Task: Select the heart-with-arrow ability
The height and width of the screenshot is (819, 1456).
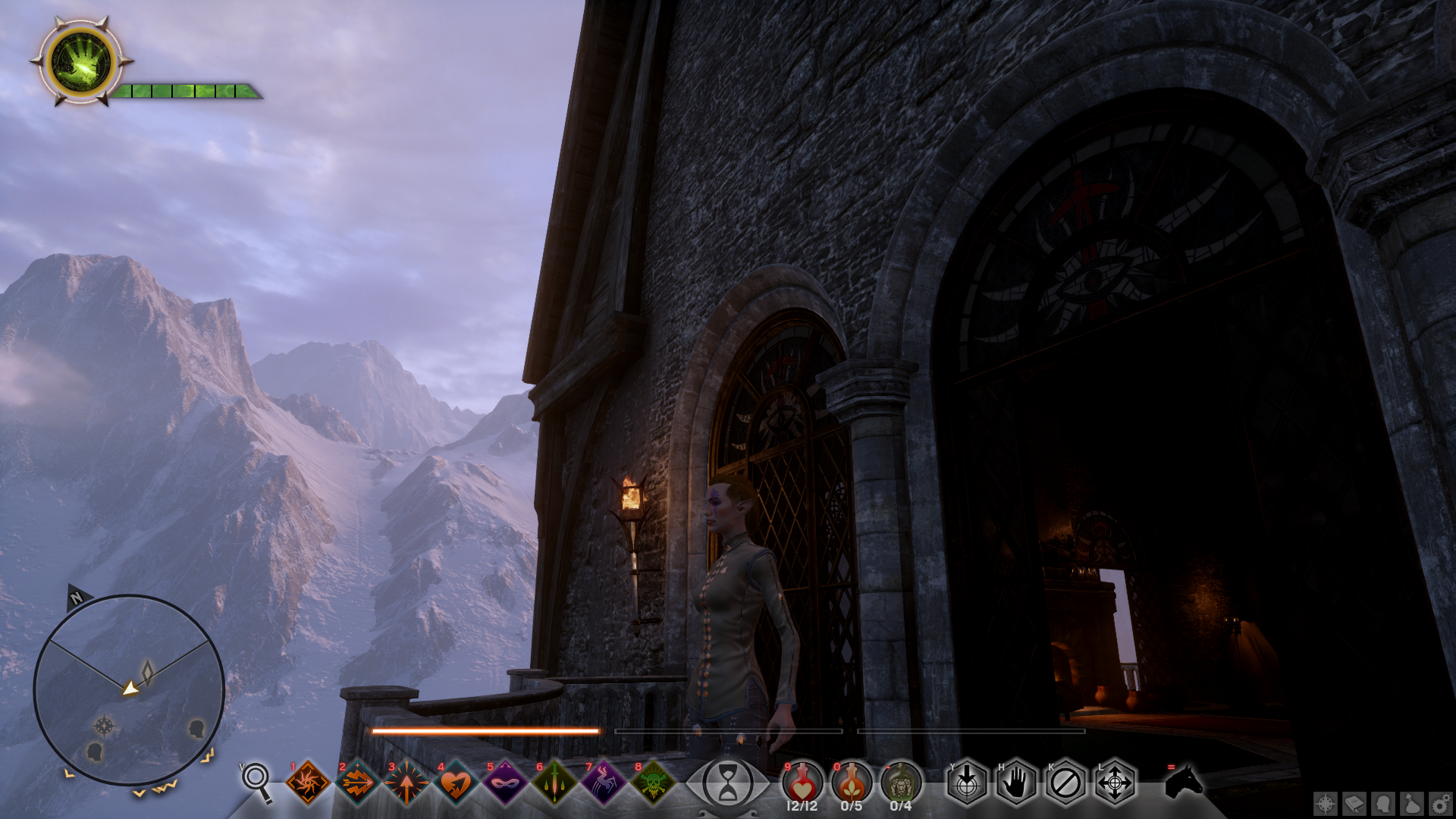Action: [456, 783]
